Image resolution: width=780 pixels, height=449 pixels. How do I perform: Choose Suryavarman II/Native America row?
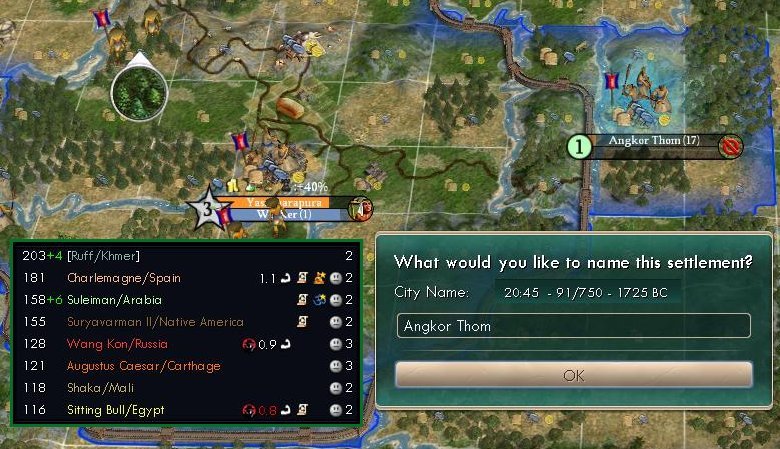[x=155, y=322]
